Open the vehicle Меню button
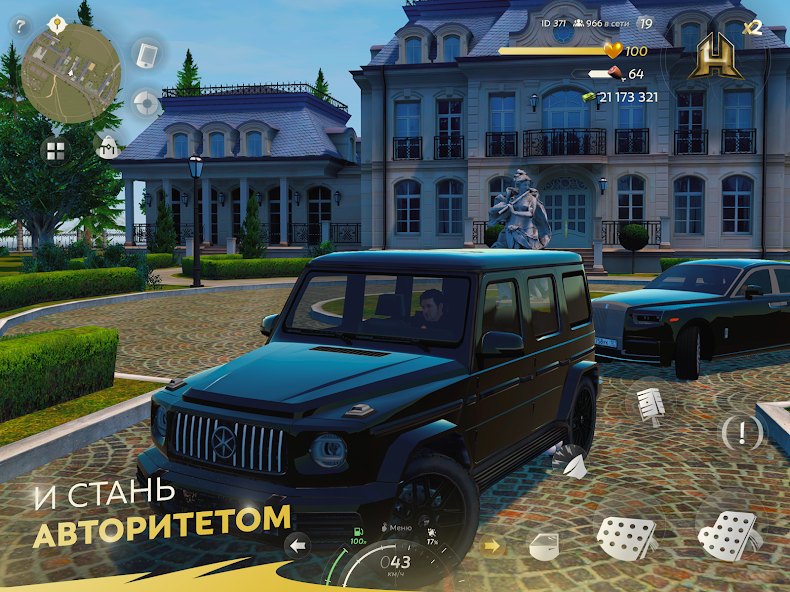 pyautogui.click(x=397, y=527)
